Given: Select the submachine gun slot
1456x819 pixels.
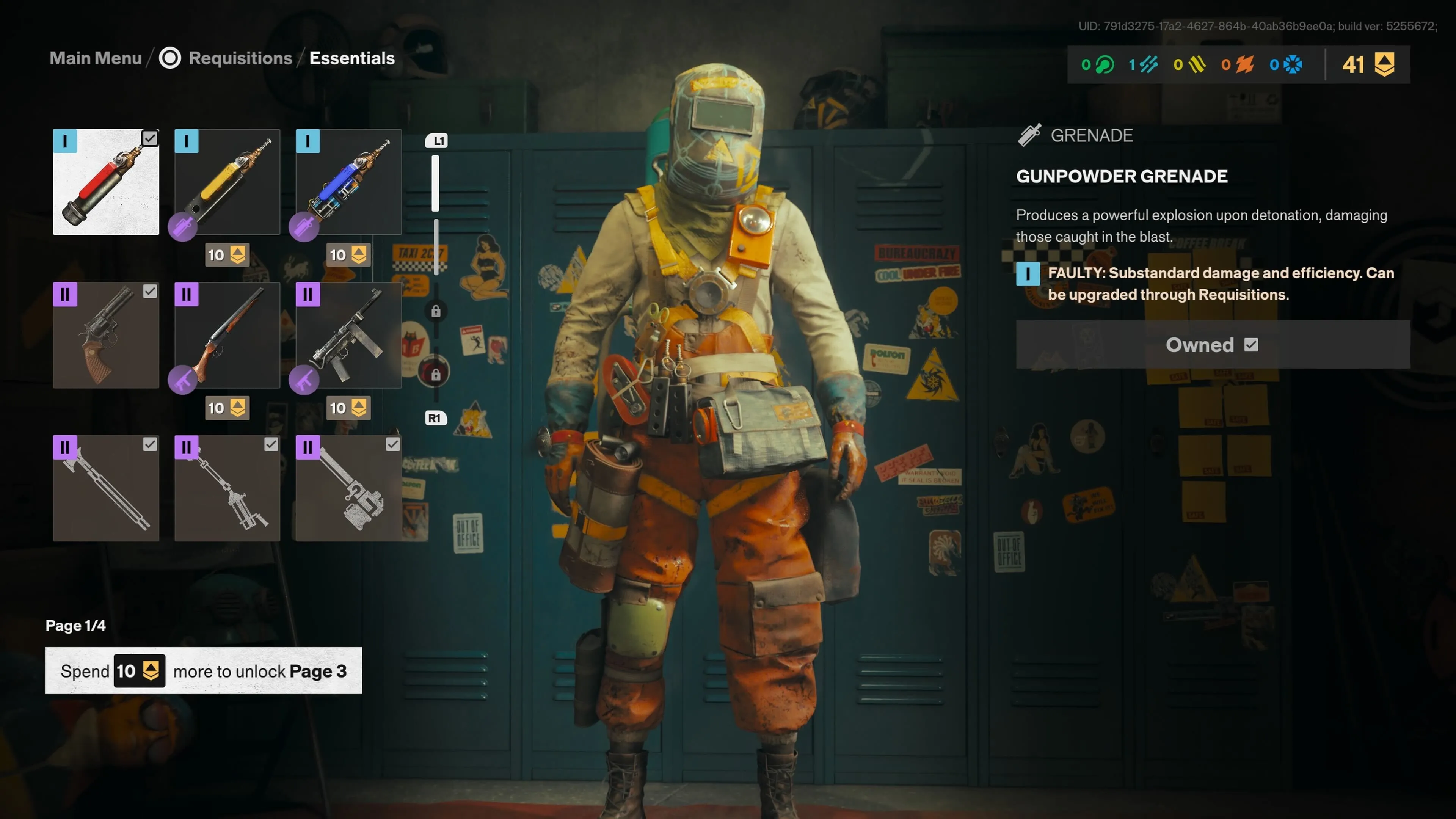Looking at the screenshot, I should [x=349, y=335].
